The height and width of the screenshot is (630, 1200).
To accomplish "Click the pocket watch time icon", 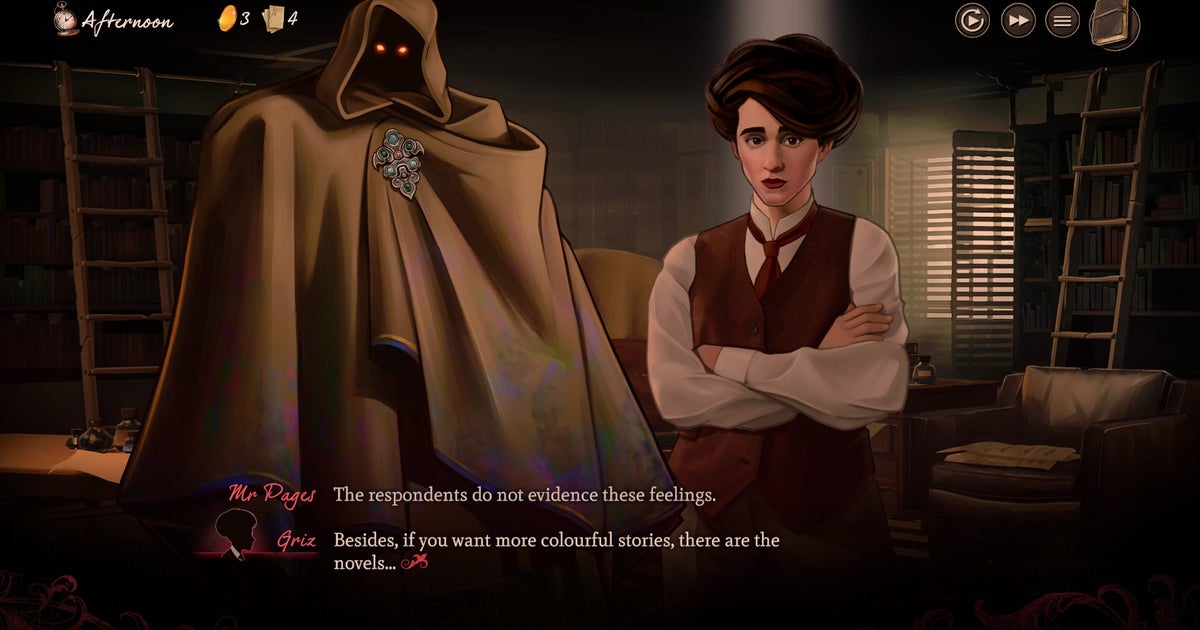I will (66, 19).
